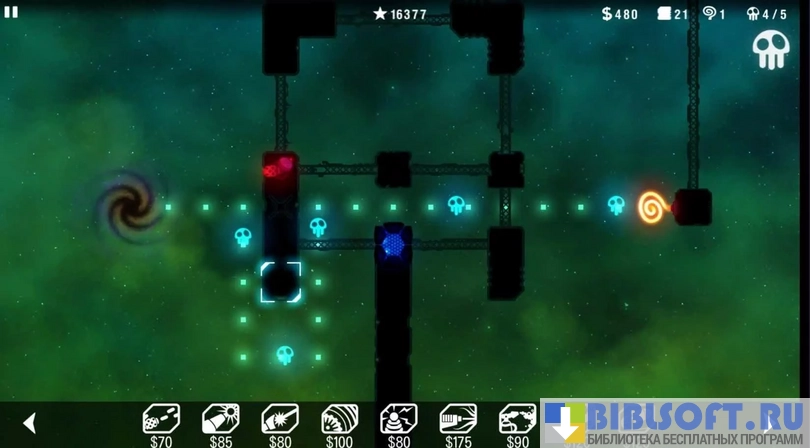Viewport: 810px width, 448px height.
Task: Select the $175 tower
Action: click(x=458, y=420)
